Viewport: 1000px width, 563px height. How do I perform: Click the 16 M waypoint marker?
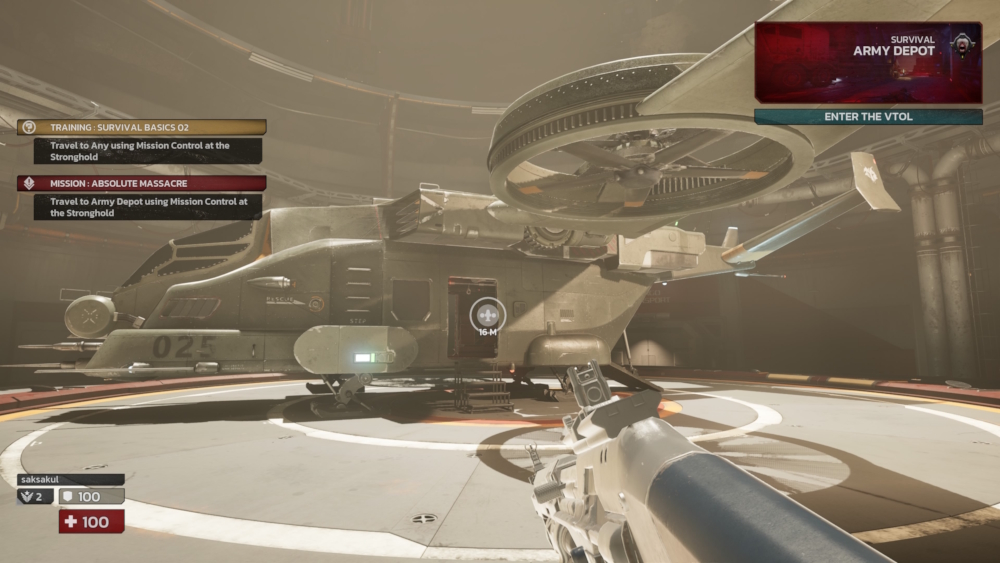click(488, 316)
